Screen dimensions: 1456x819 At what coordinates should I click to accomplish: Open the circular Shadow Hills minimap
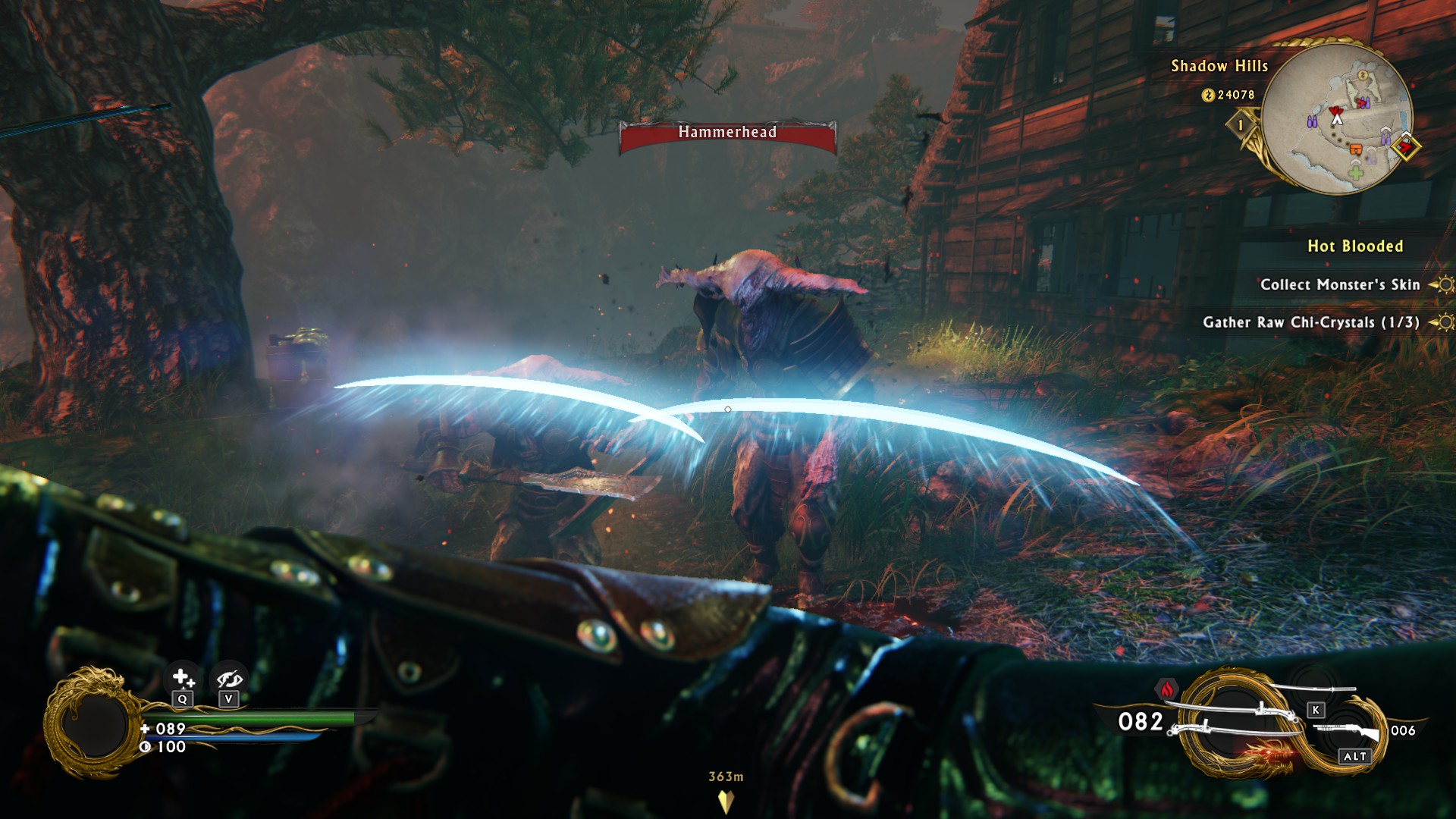point(1338,118)
